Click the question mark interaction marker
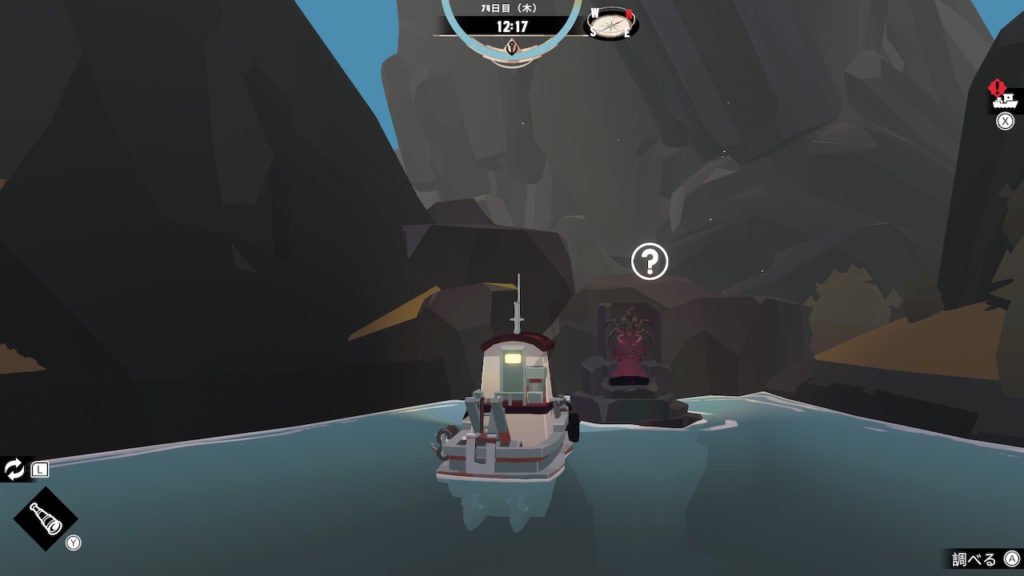 [650, 262]
